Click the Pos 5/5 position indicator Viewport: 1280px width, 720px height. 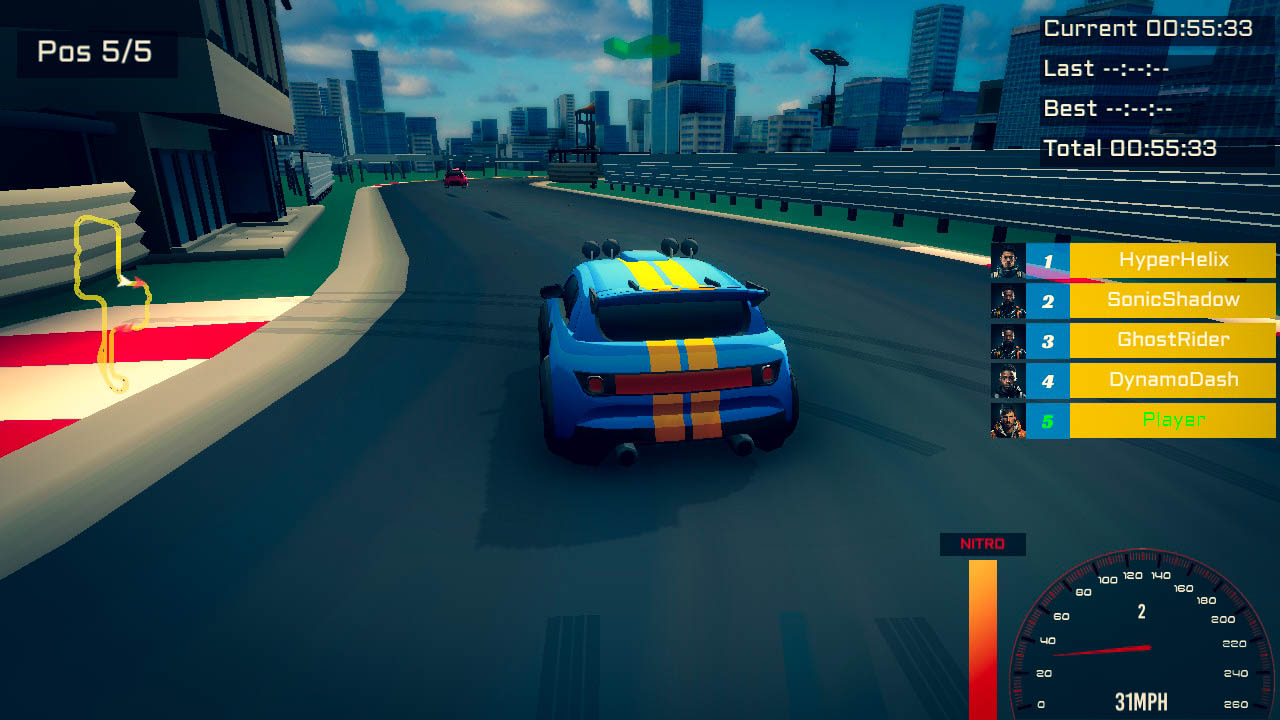pyautogui.click(x=96, y=53)
